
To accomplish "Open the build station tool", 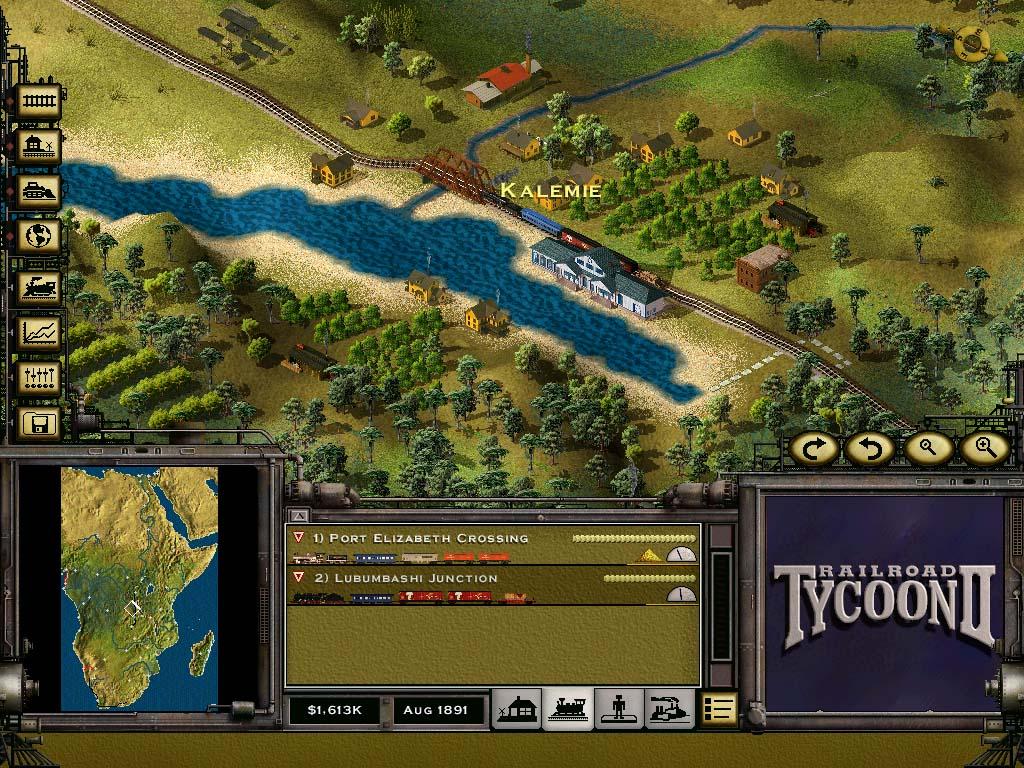I will 38,147.
